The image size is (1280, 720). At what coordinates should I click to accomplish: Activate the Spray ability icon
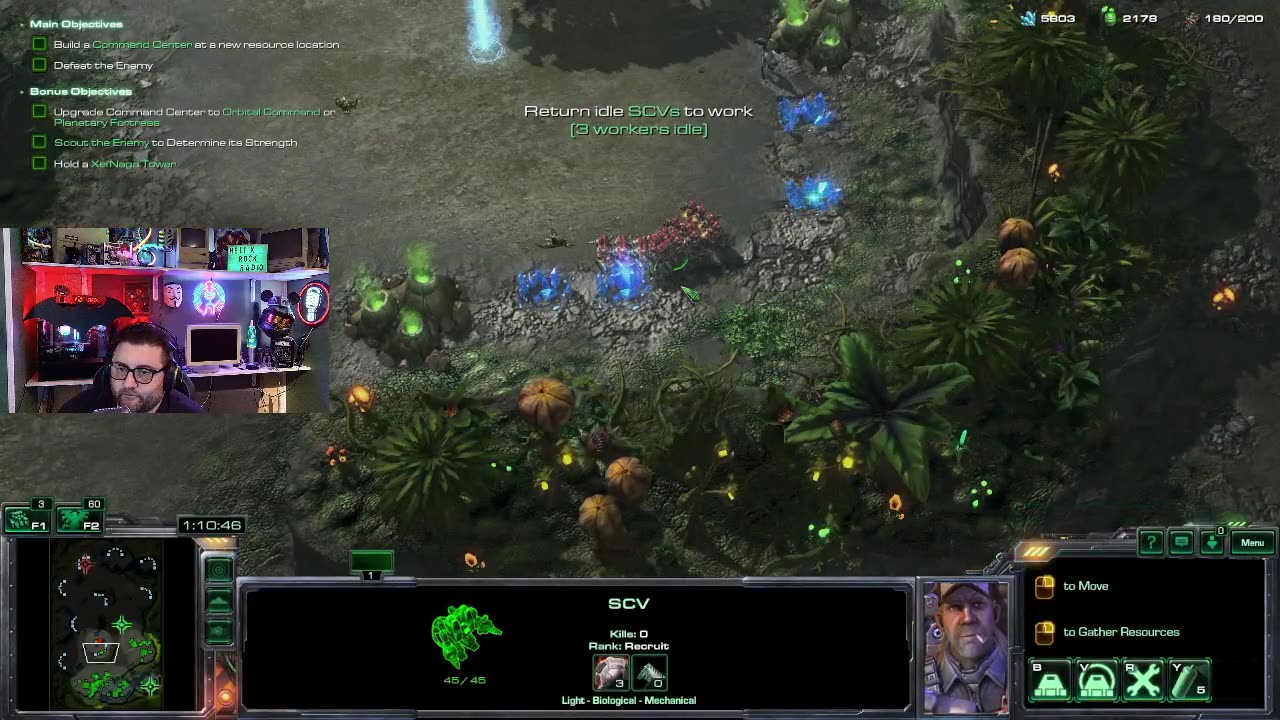coord(1189,681)
